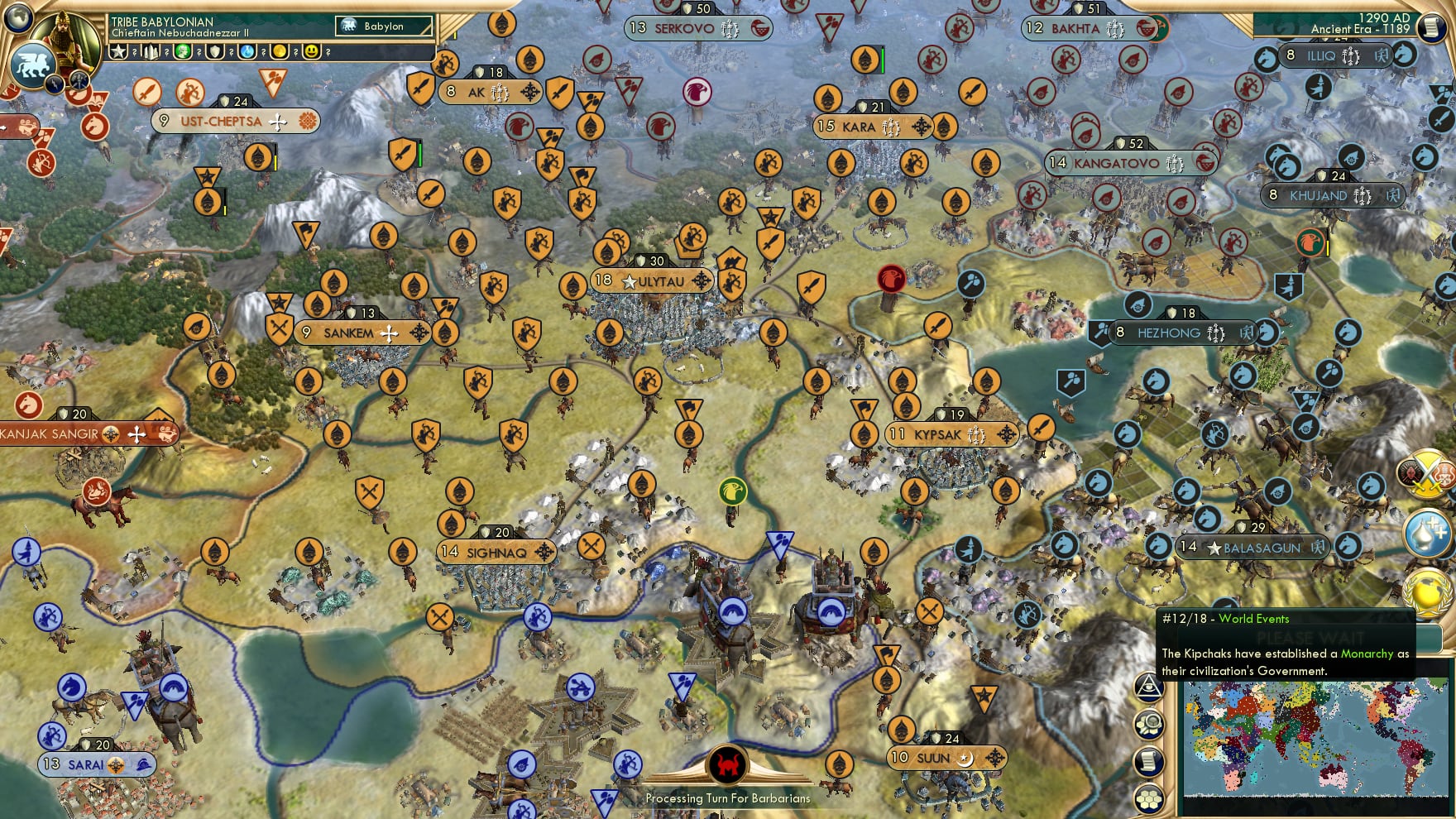Open the Economic Overview magnifier icon
Screen dimensions: 1456x819
(1150, 724)
